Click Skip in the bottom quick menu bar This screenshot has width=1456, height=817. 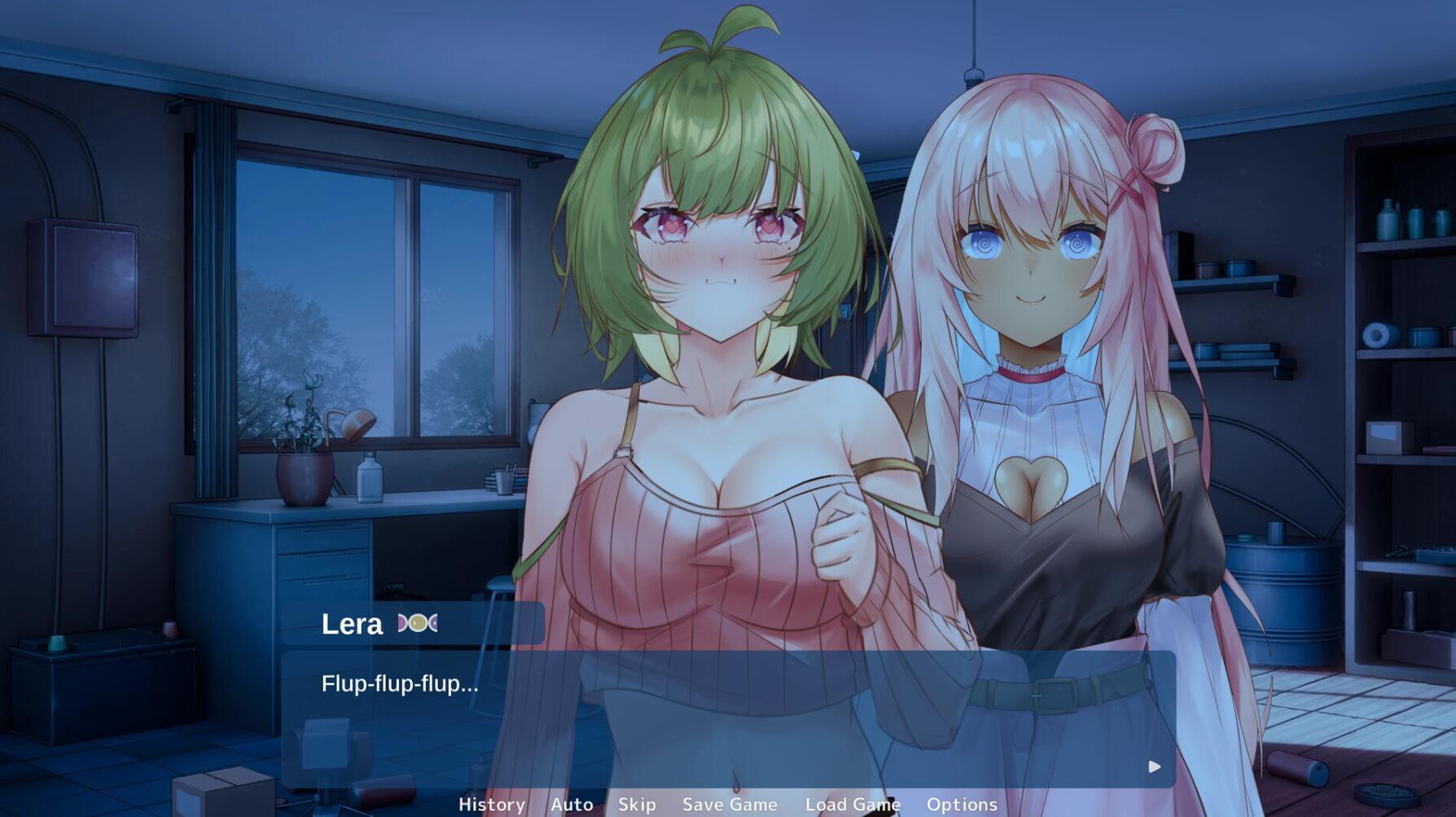(635, 804)
